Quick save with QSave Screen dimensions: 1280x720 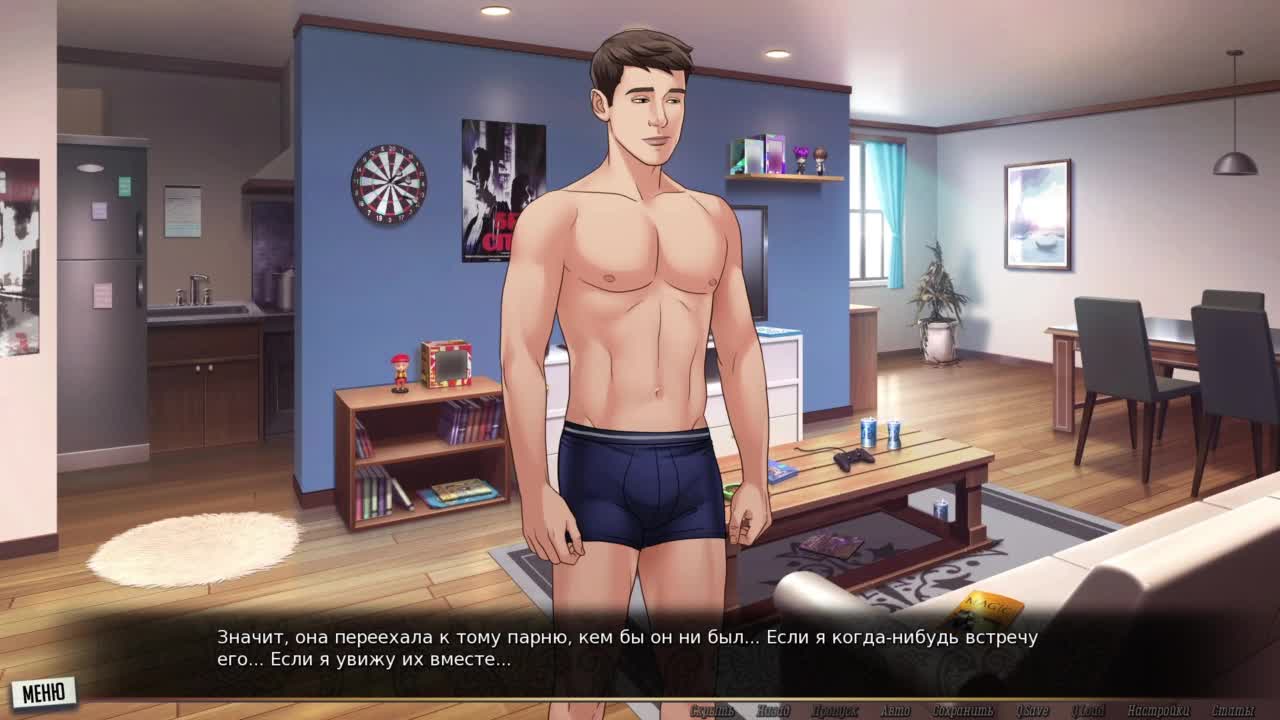click(x=1032, y=711)
